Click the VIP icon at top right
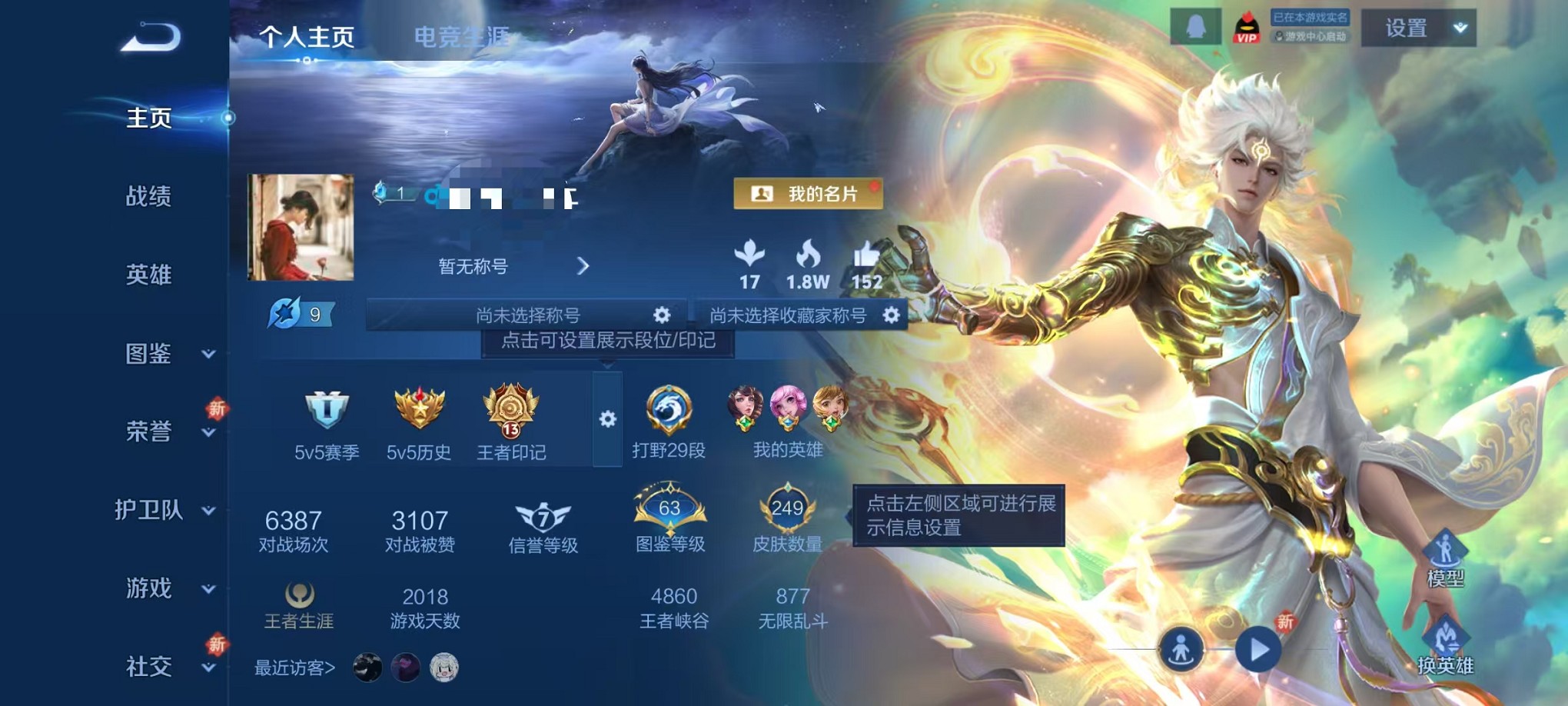1568x706 pixels. tap(1247, 25)
